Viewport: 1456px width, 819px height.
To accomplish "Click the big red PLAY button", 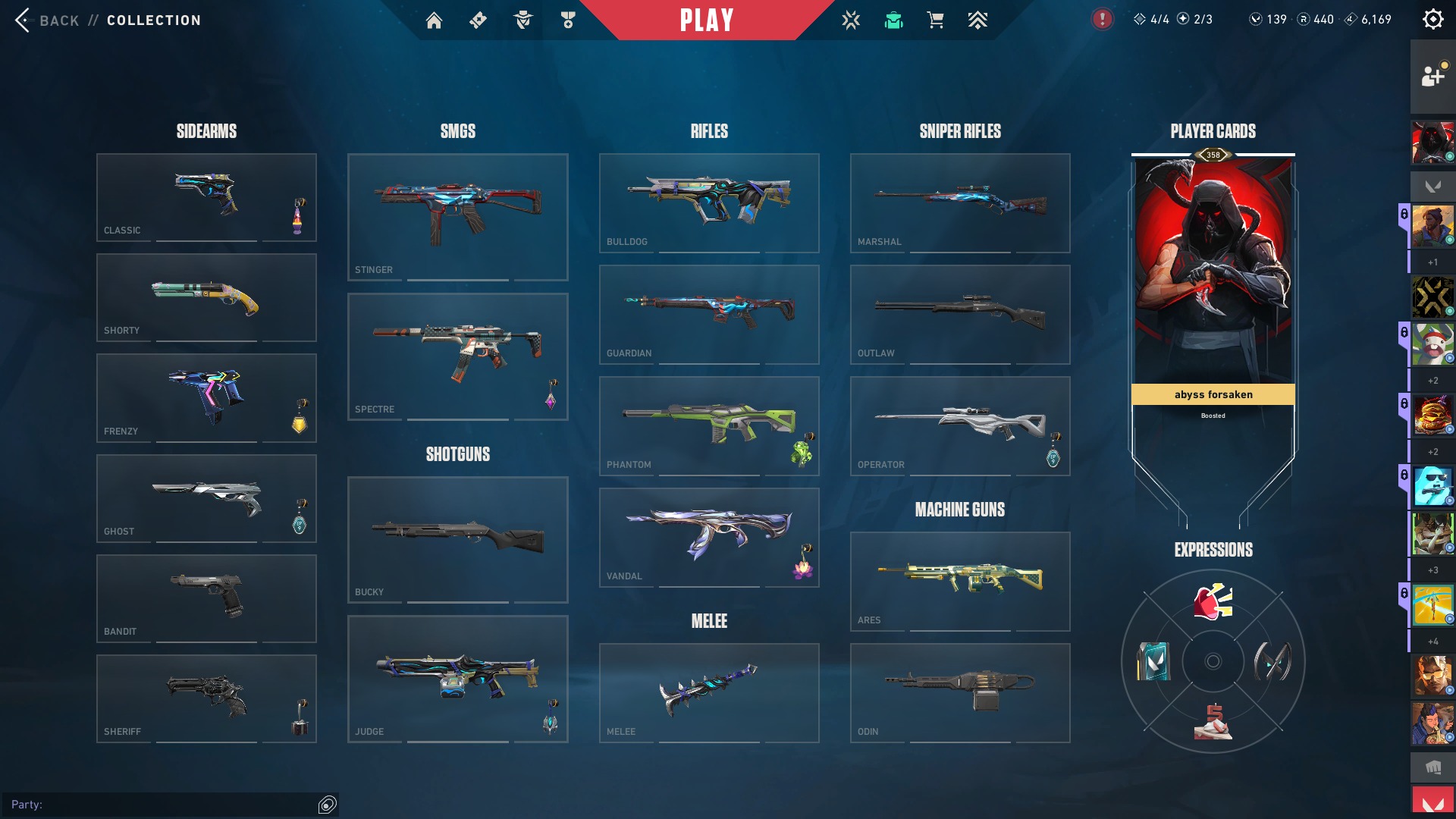I will point(707,20).
